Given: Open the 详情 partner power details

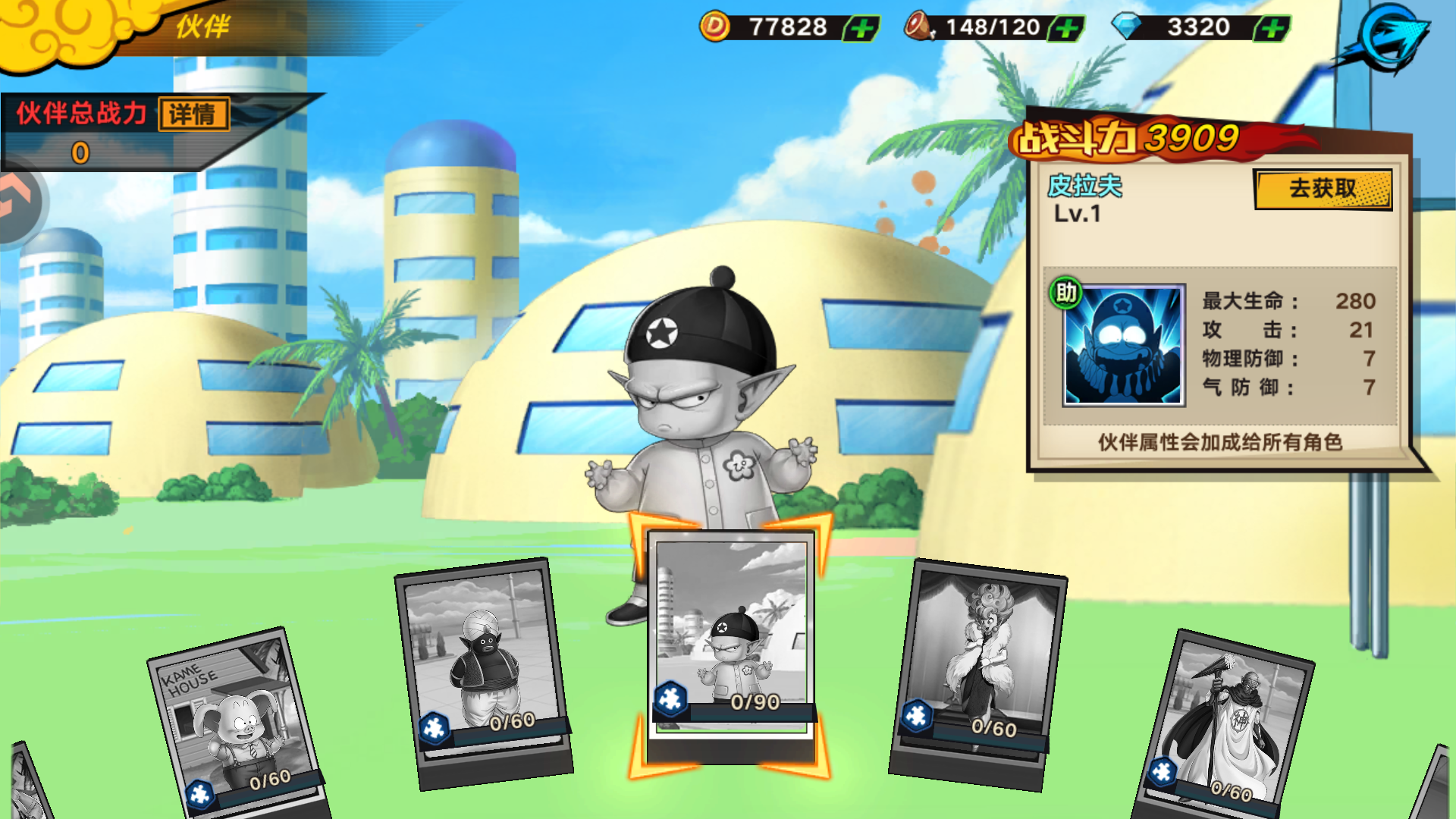Looking at the screenshot, I should [193, 115].
